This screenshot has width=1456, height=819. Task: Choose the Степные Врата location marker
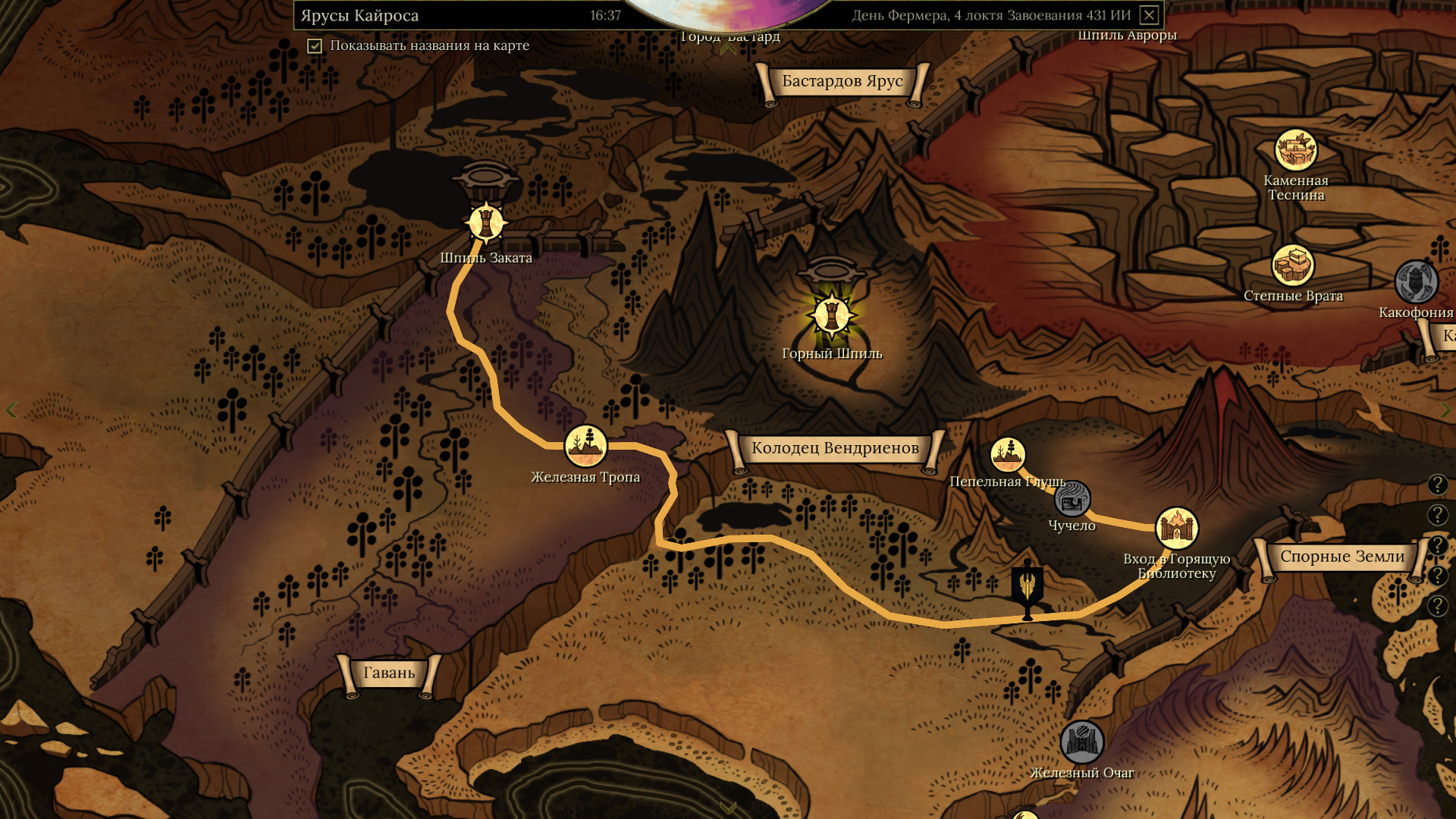[x=1293, y=266]
